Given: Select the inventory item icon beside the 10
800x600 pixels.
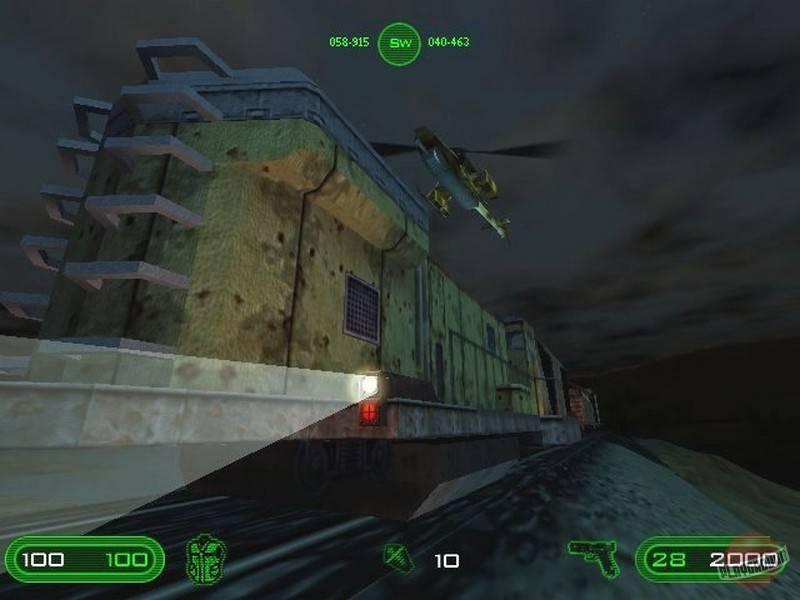Looking at the screenshot, I should (x=399, y=558).
